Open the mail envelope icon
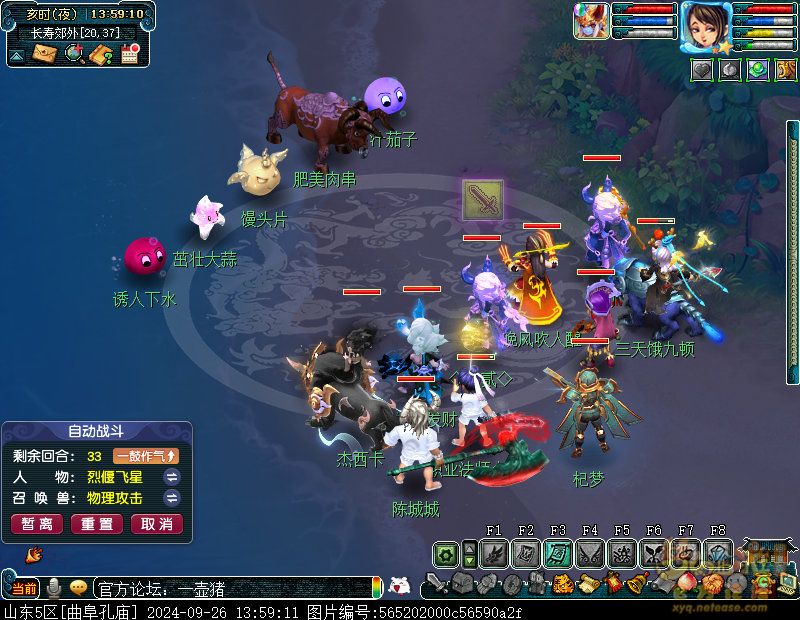Screen dimensions: 800x620 tap(44, 54)
